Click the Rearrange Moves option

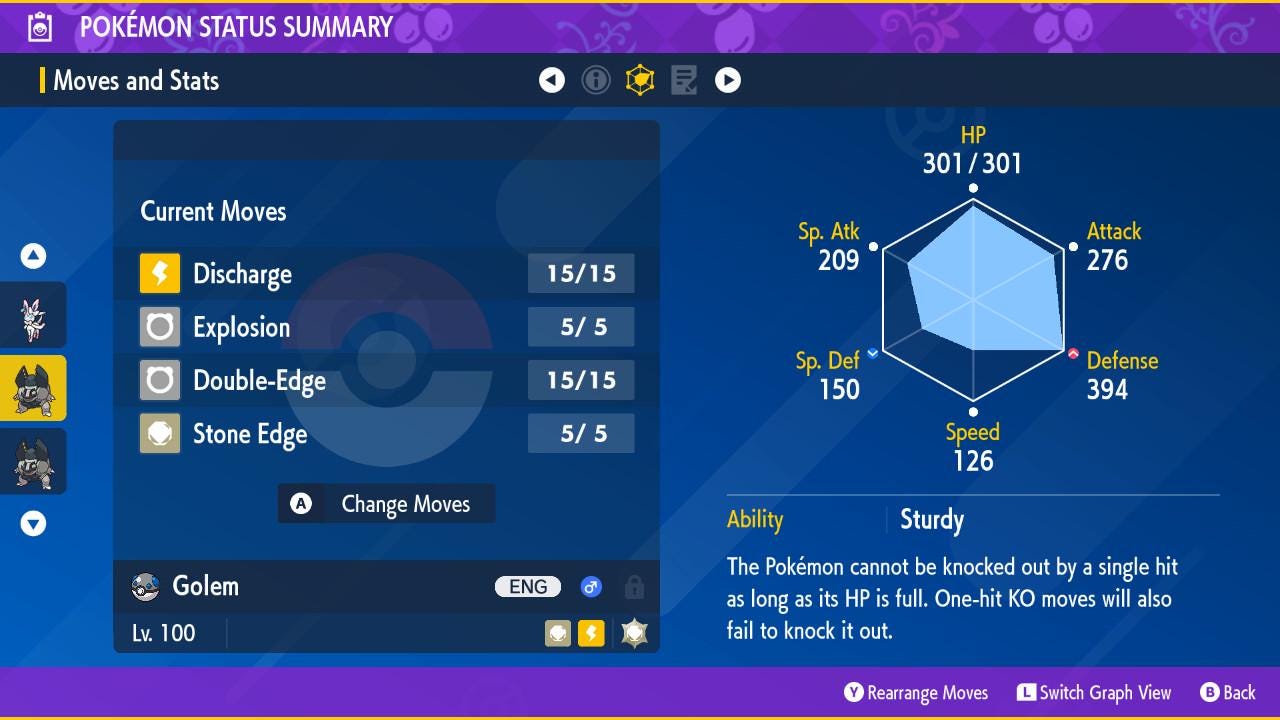point(916,693)
